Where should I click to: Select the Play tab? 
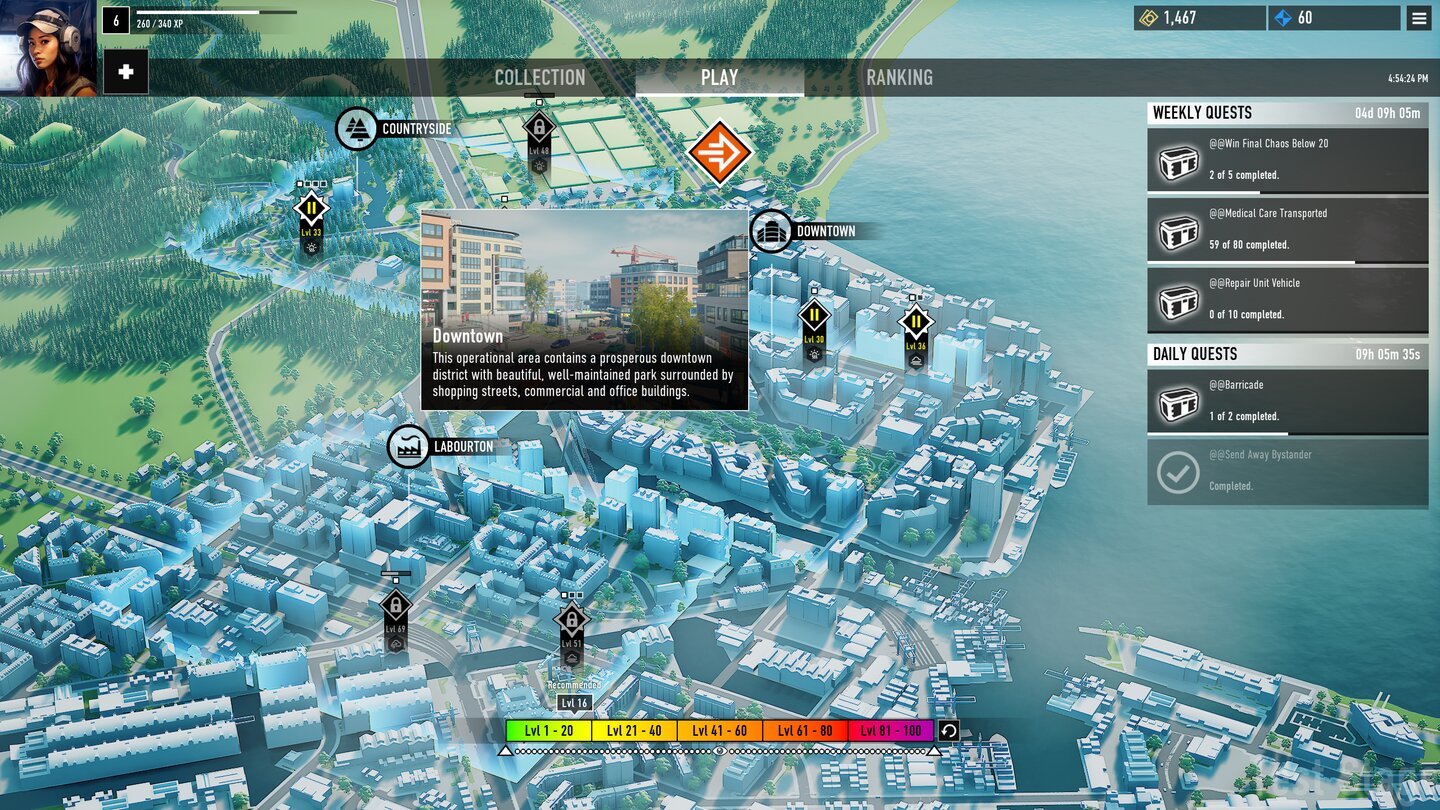pyautogui.click(x=719, y=78)
